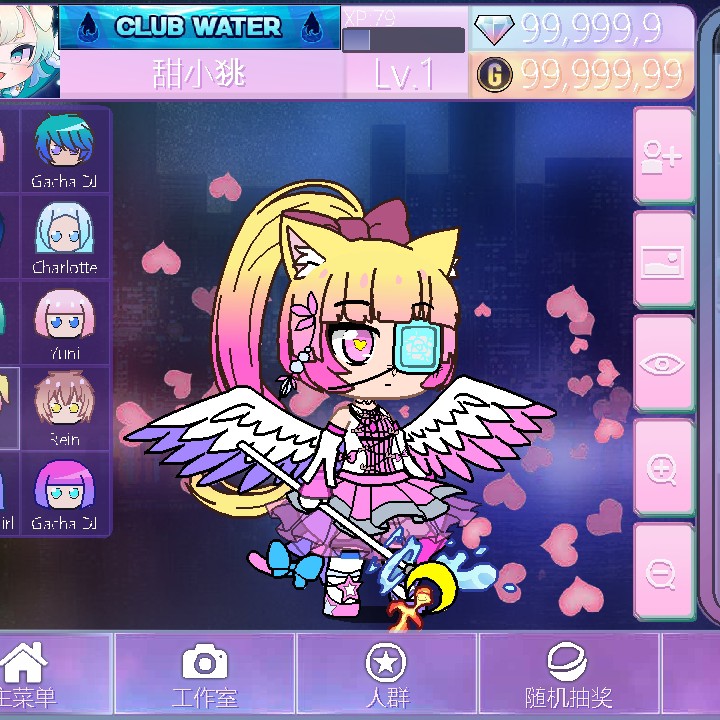Pick the Rein character slot
This screenshot has height=720, width=720.
64,408
